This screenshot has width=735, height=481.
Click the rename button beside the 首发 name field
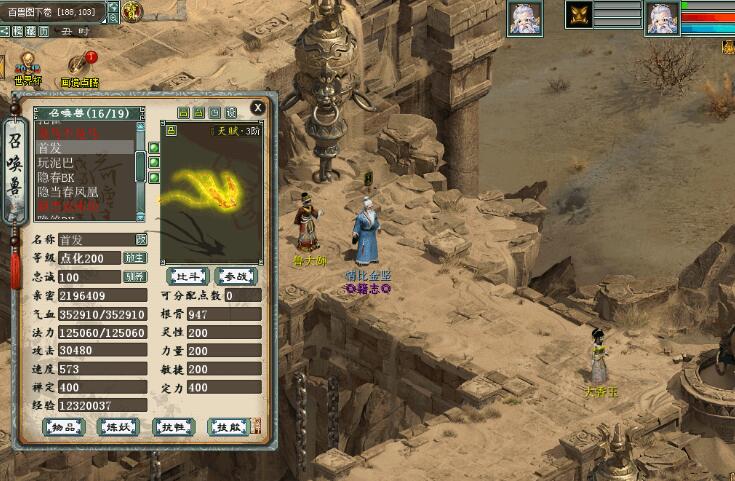[141, 239]
